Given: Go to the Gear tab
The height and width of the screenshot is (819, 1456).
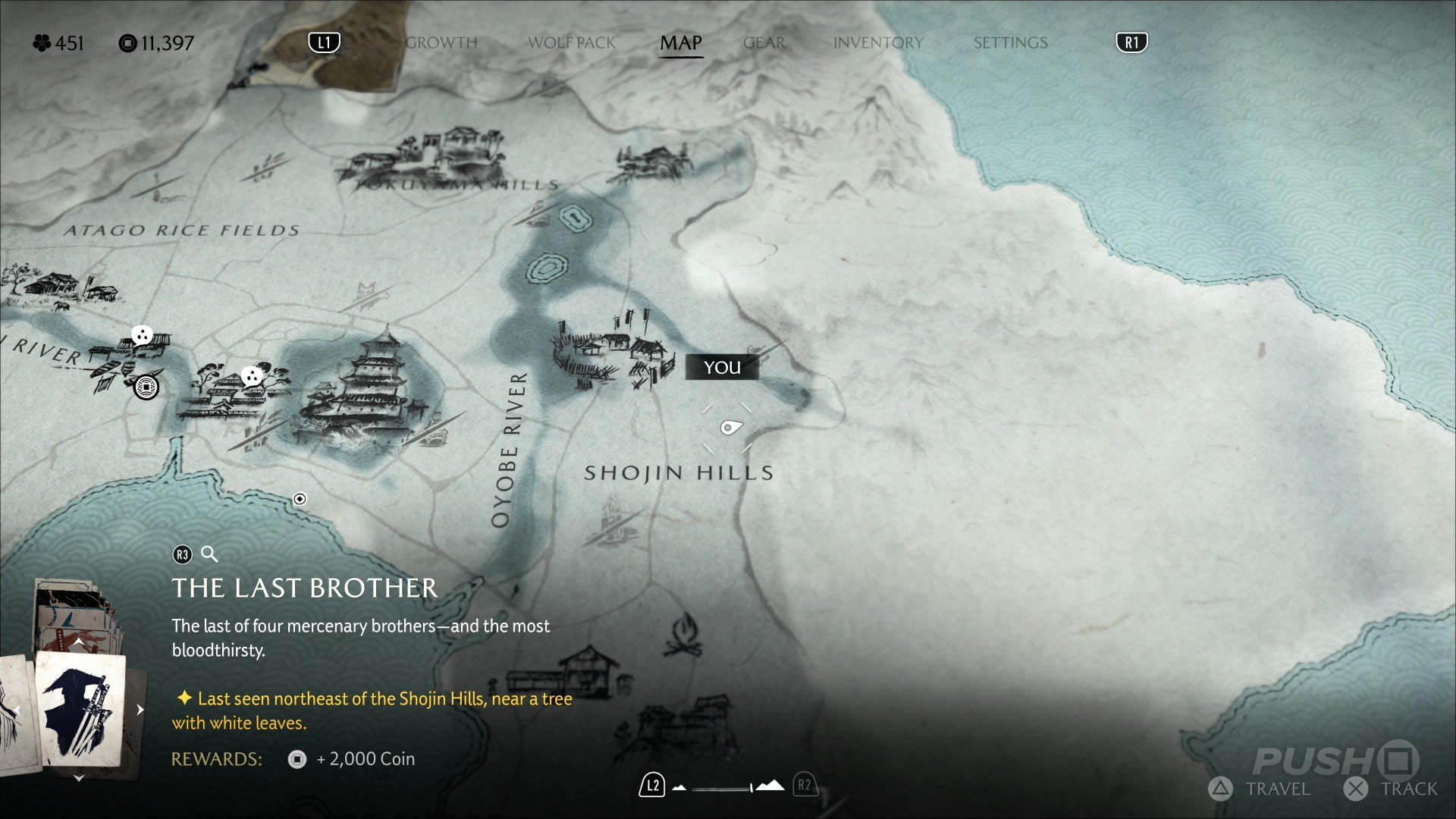Looking at the screenshot, I should pos(764,43).
